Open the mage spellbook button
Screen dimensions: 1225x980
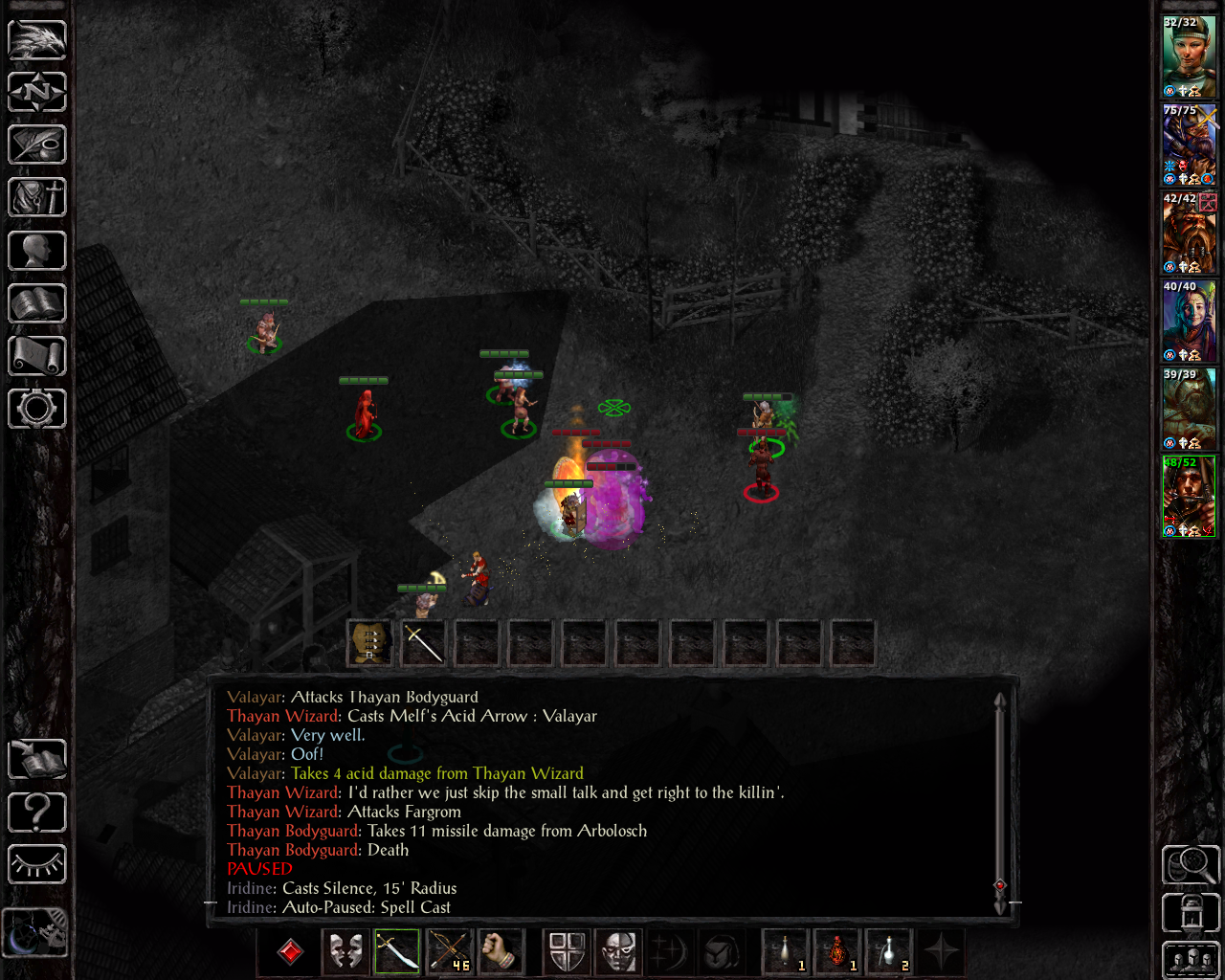(x=36, y=304)
